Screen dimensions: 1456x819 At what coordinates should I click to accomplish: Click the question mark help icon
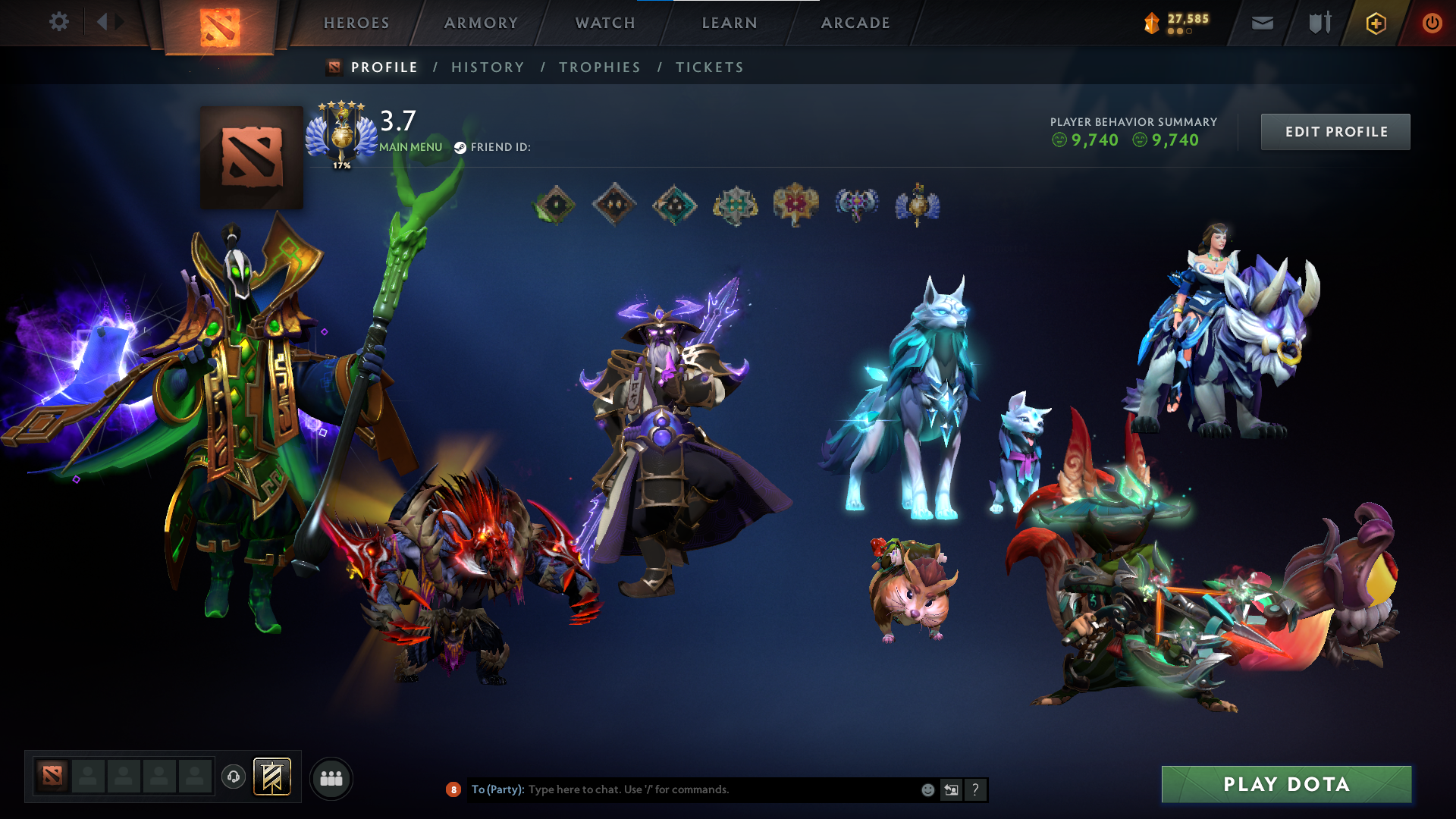tap(975, 789)
